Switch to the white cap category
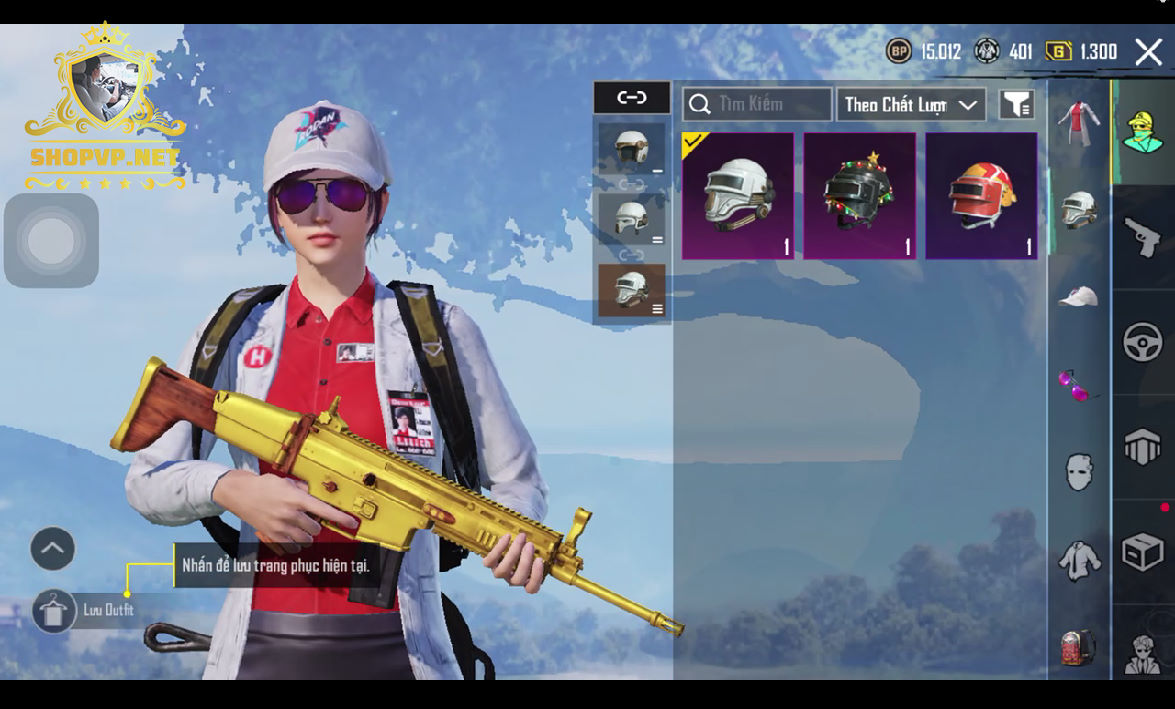Image resolution: width=1175 pixels, height=709 pixels. (x=1078, y=296)
